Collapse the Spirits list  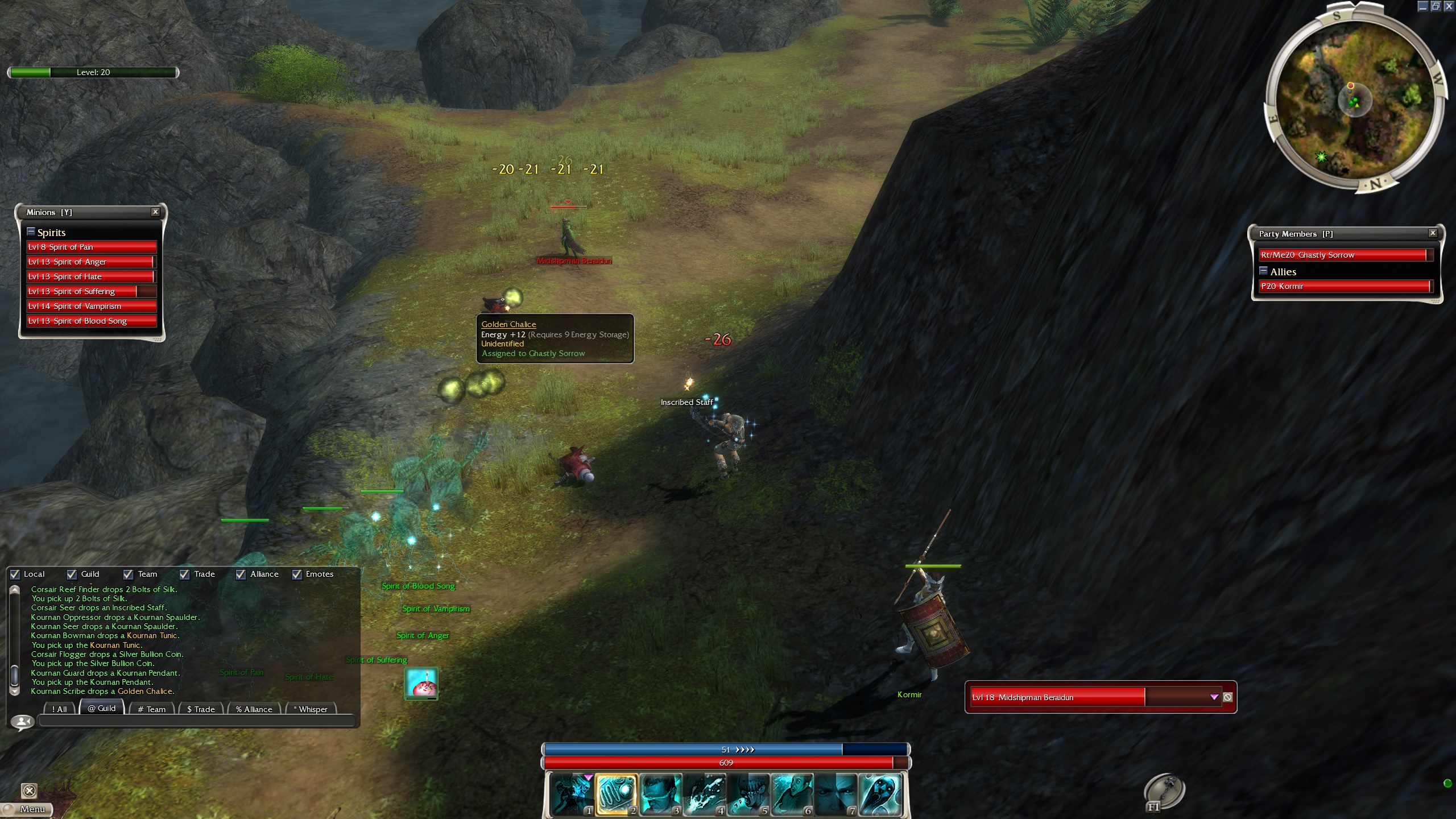click(x=31, y=231)
